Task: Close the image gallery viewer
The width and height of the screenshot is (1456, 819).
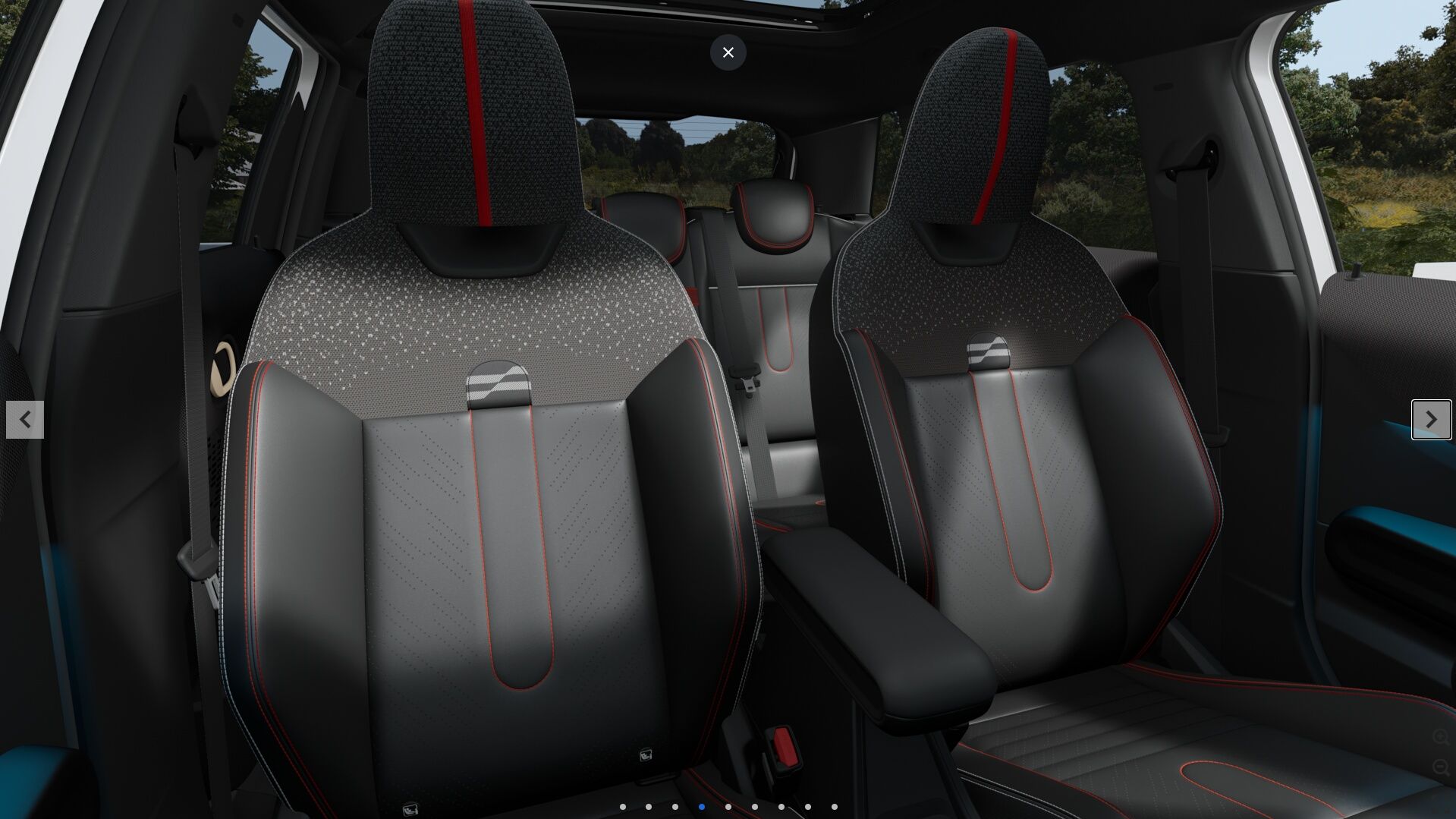Action: point(728,52)
